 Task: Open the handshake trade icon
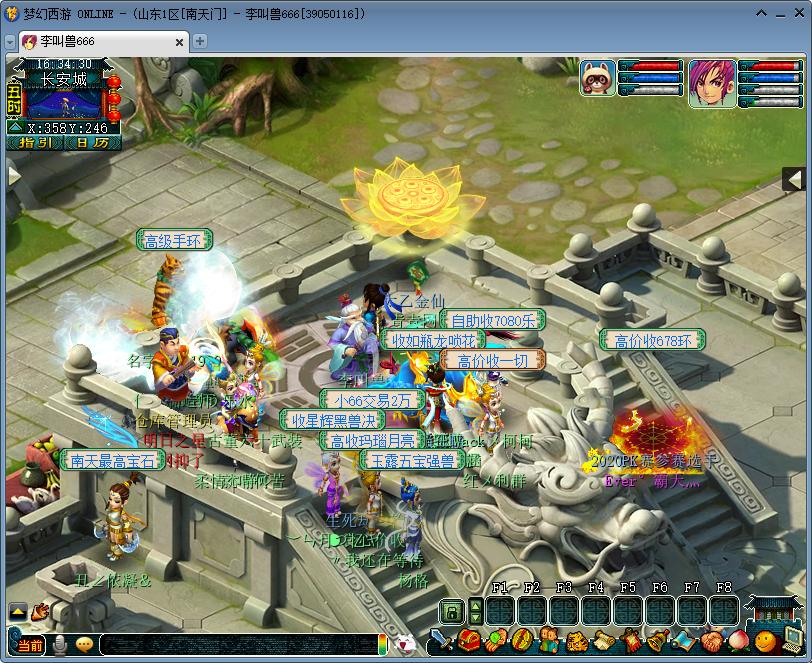710,641
